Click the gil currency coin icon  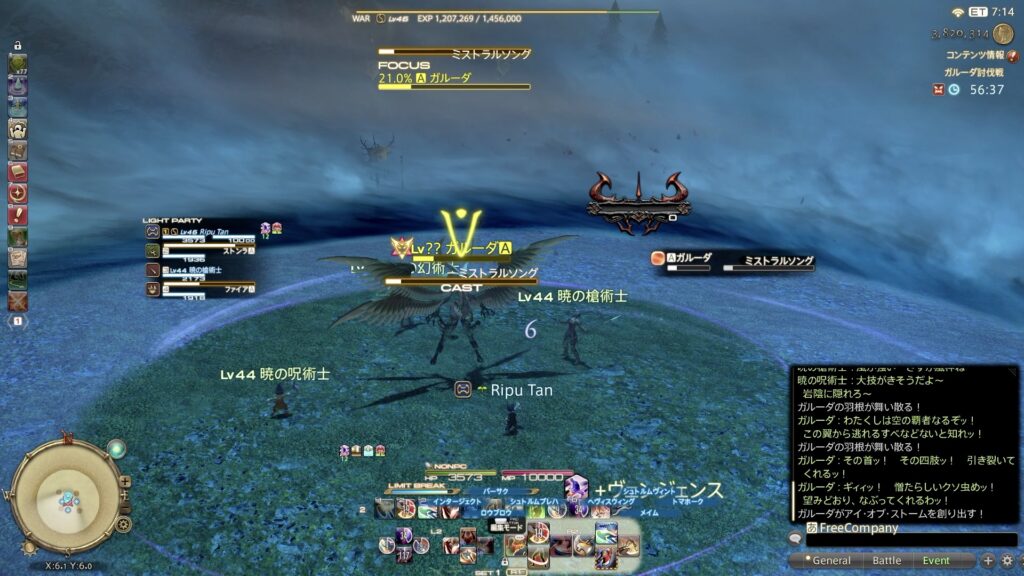1002,33
